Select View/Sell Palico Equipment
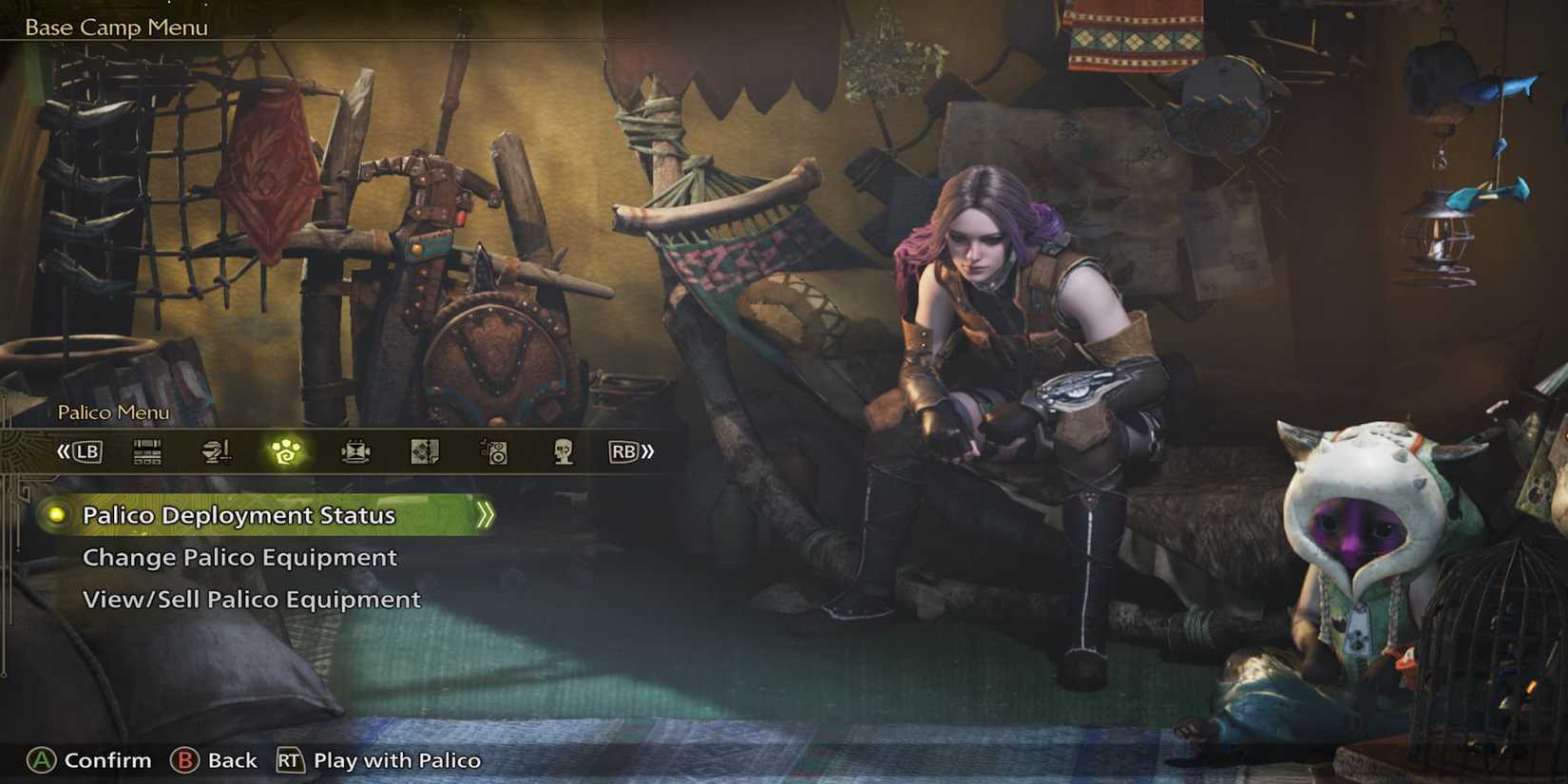The width and height of the screenshot is (1568, 784). point(252,600)
